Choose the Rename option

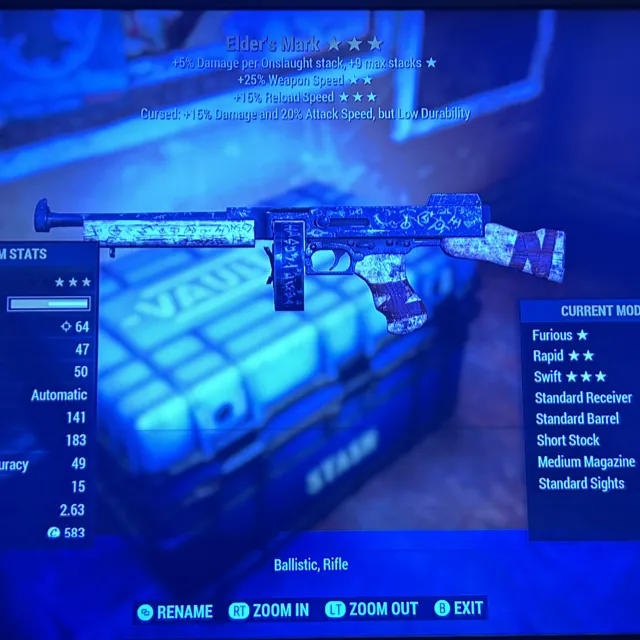point(176,611)
